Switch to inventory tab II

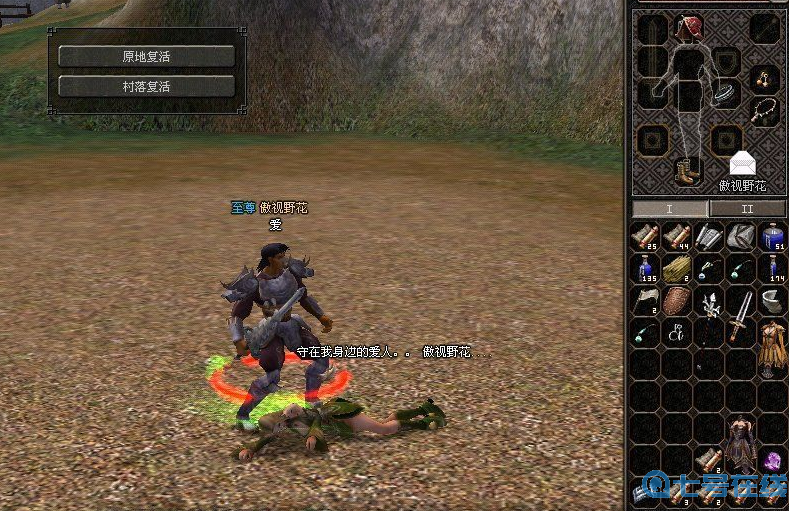coord(746,209)
